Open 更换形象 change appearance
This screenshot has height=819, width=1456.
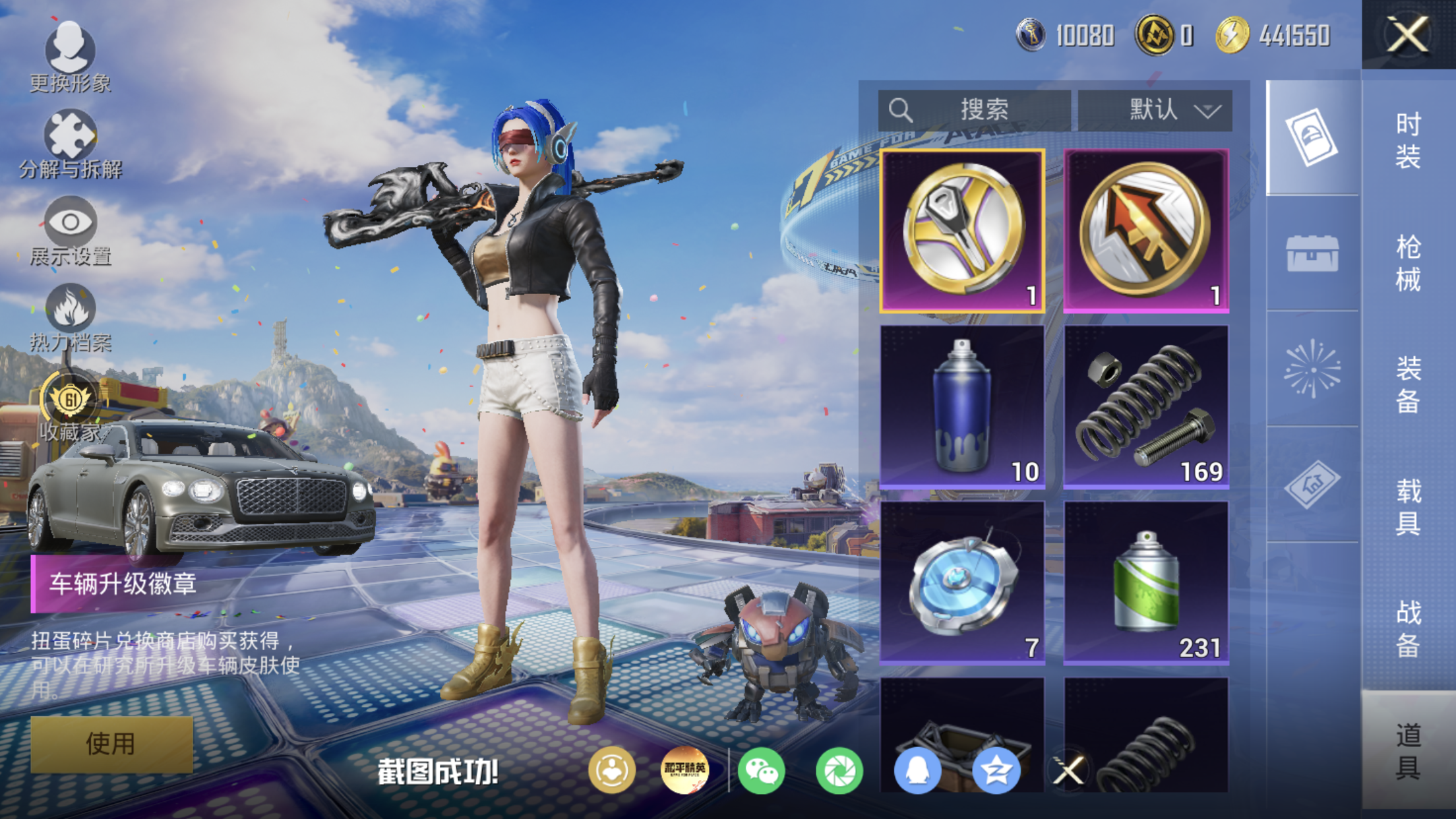70,57
